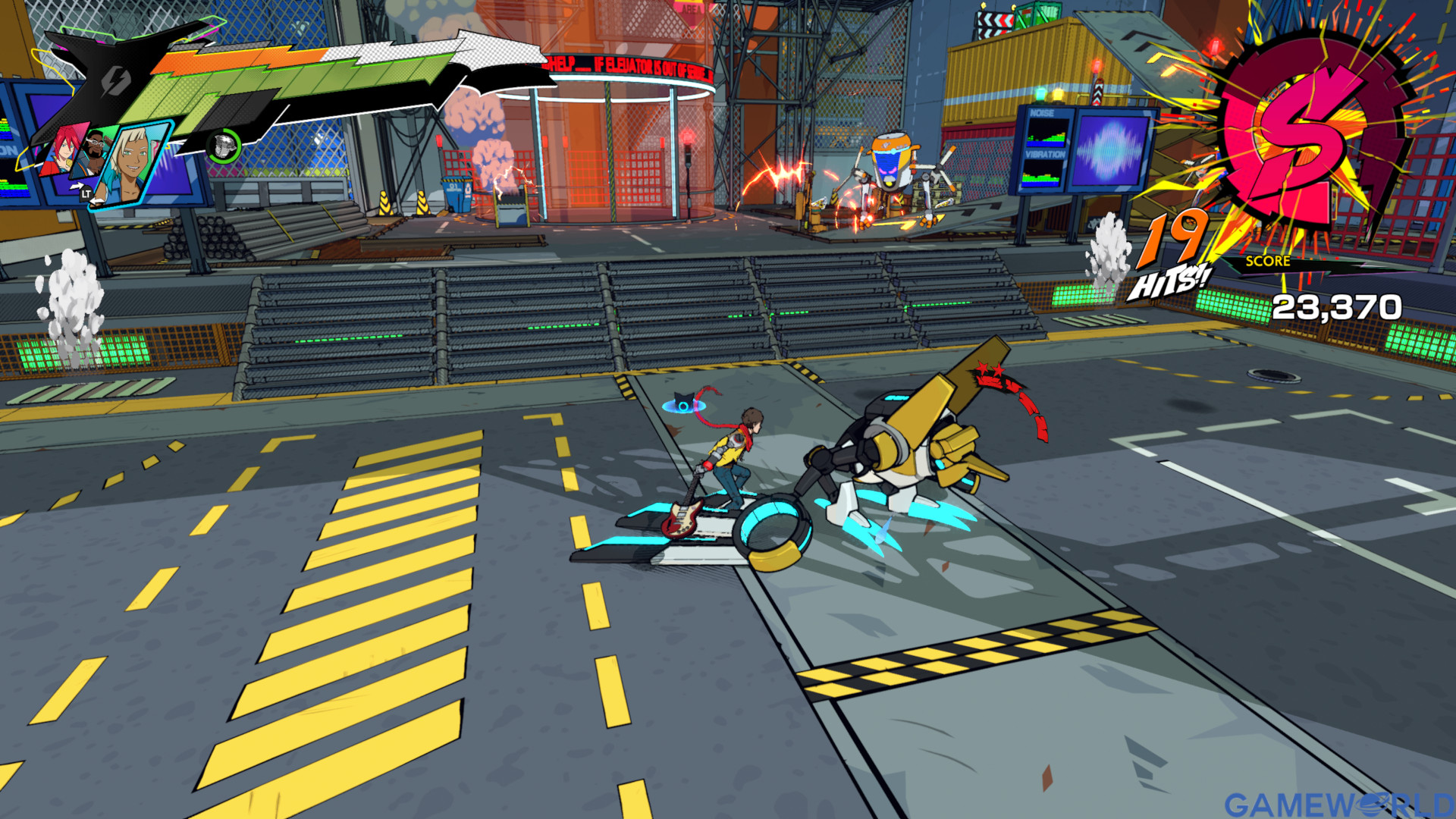Choose Macaron's partner portrait with glasses
The height and width of the screenshot is (819, 1456).
pyautogui.click(x=94, y=152)
